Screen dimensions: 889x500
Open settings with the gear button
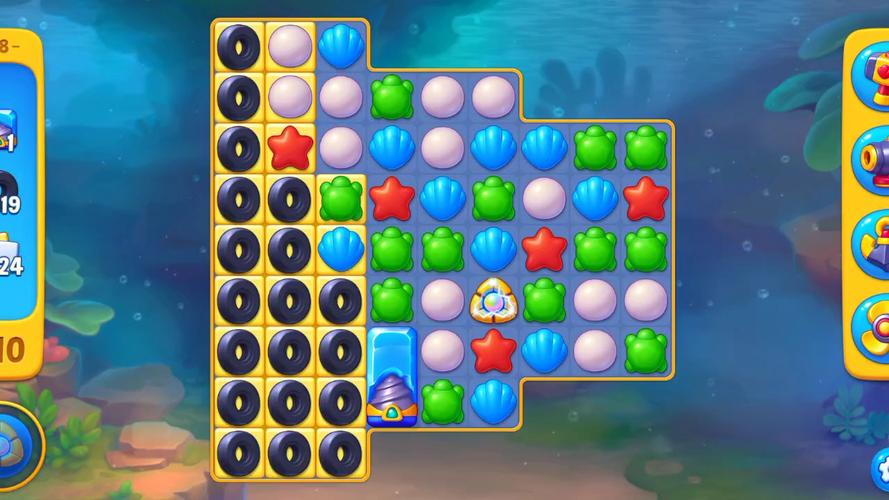tap(880, 466)
